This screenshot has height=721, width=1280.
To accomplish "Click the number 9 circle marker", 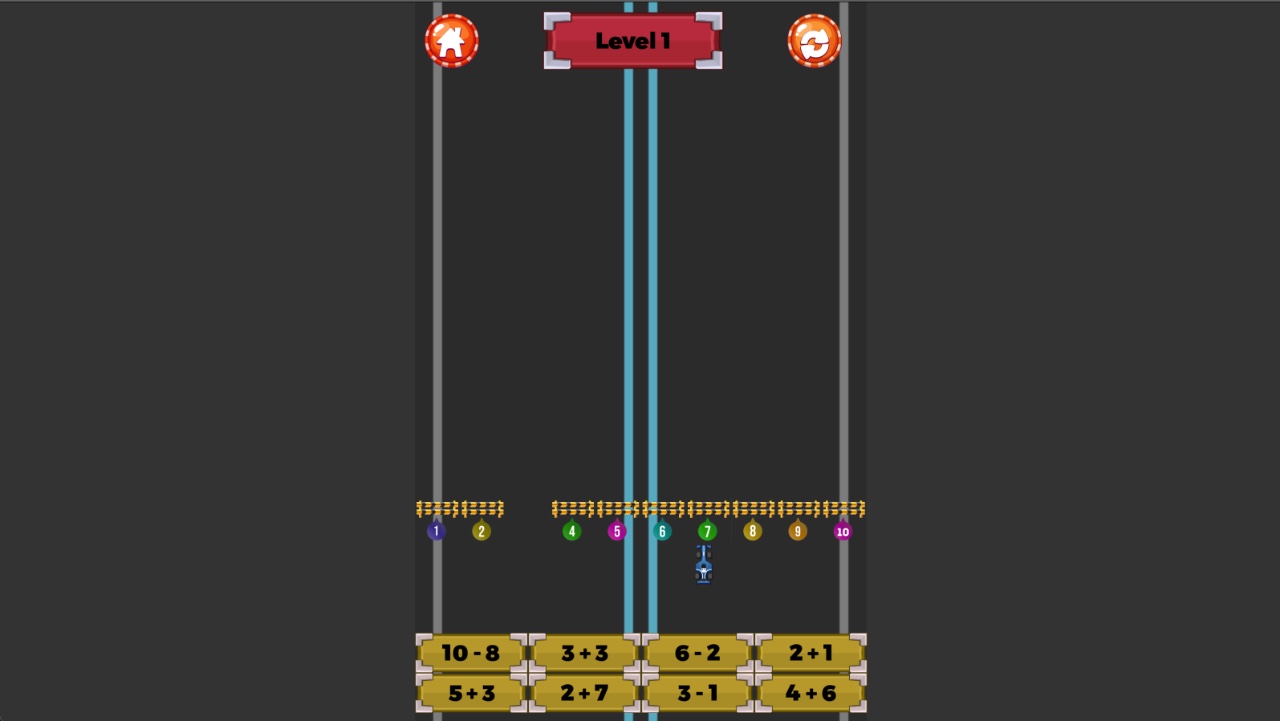I will click(798, 531).
